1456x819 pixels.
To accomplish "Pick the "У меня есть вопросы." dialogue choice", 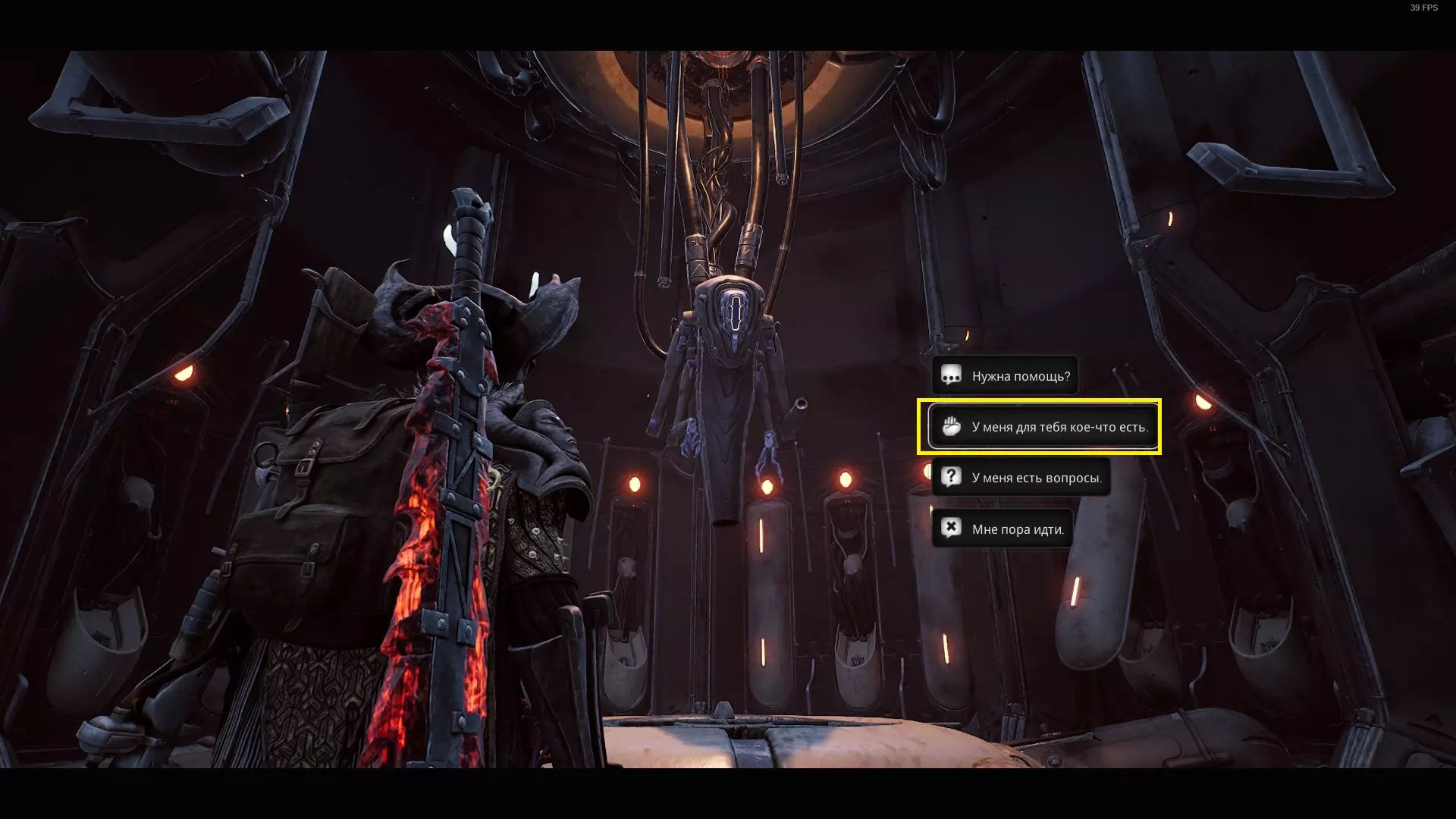I will pos(1021,478).
